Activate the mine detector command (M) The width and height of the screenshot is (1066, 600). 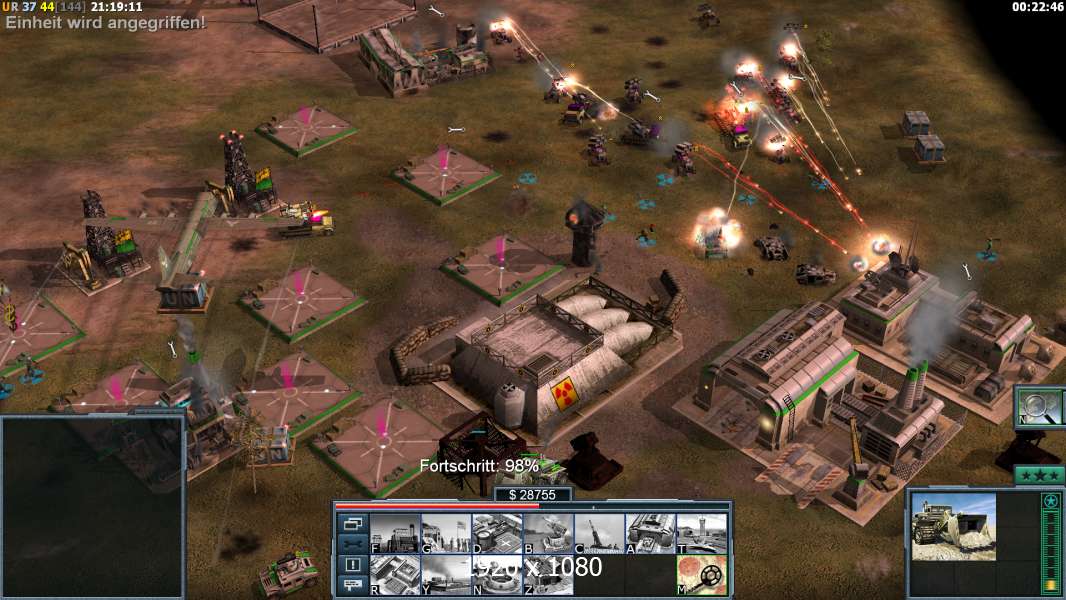701,575
